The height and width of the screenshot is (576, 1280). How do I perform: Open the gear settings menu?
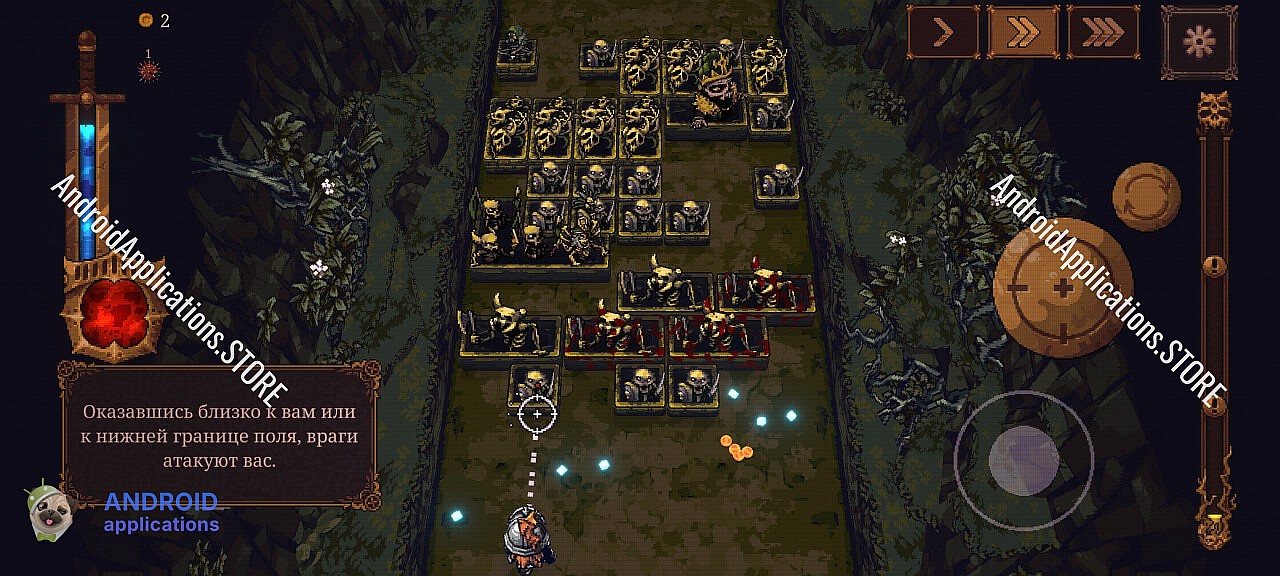point(1198,42)
